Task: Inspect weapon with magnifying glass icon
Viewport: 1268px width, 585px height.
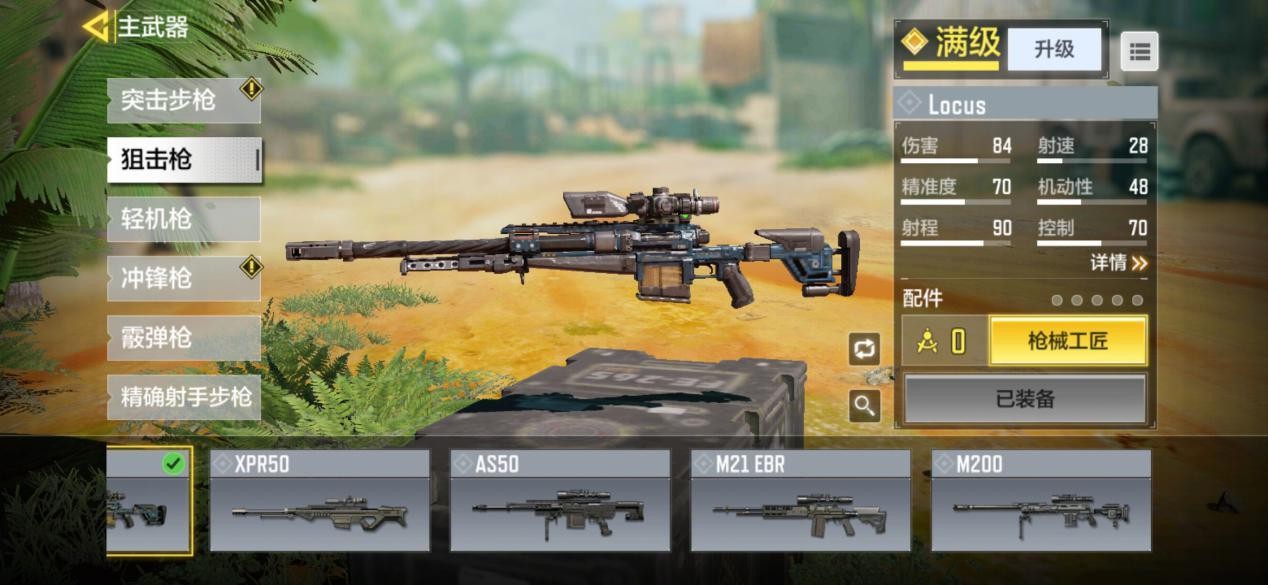Action: pos(863,405)
